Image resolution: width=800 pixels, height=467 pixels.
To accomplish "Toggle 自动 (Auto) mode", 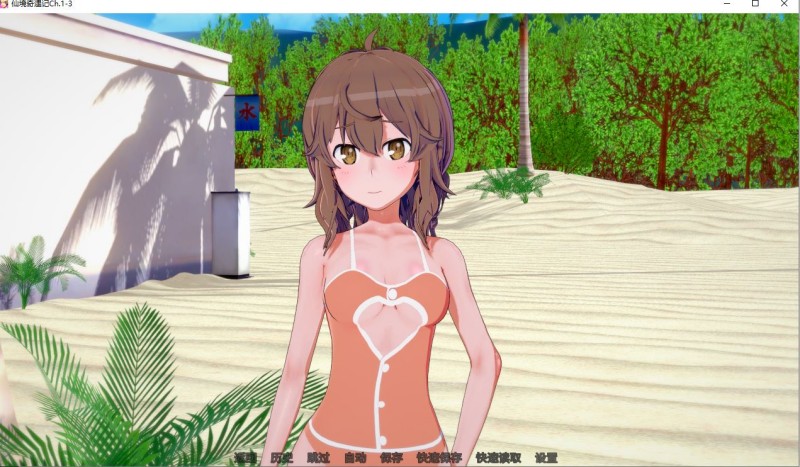I will point(355,458).
